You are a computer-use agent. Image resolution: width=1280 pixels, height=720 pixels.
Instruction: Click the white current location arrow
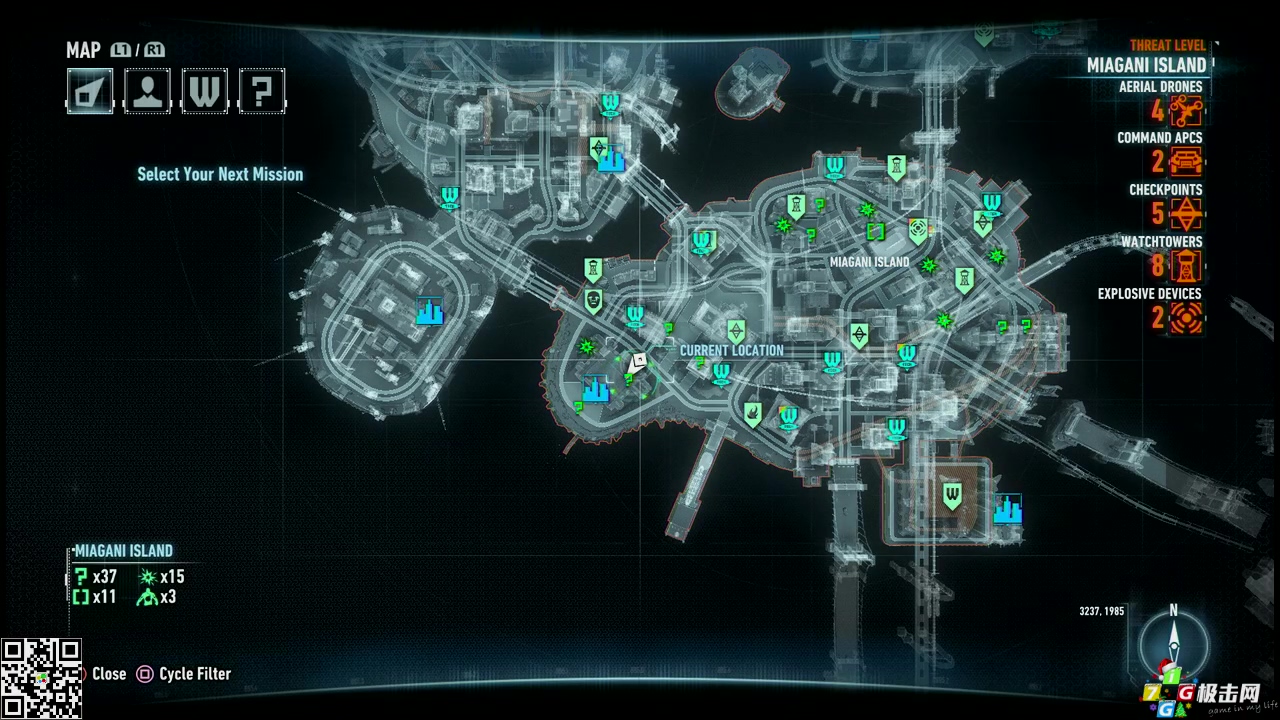pos(637,363)
